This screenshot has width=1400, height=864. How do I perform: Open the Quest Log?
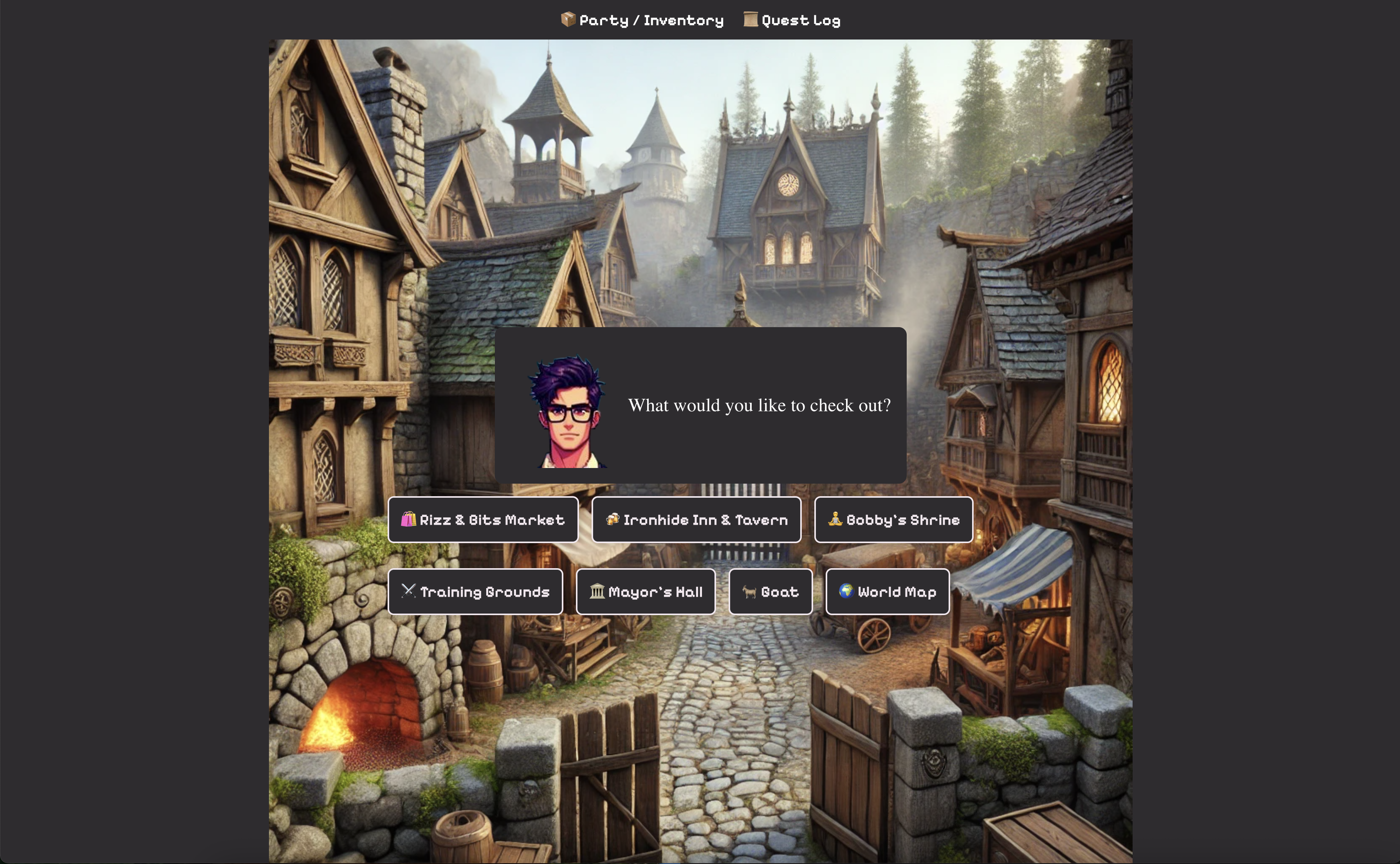coord(792,21)
